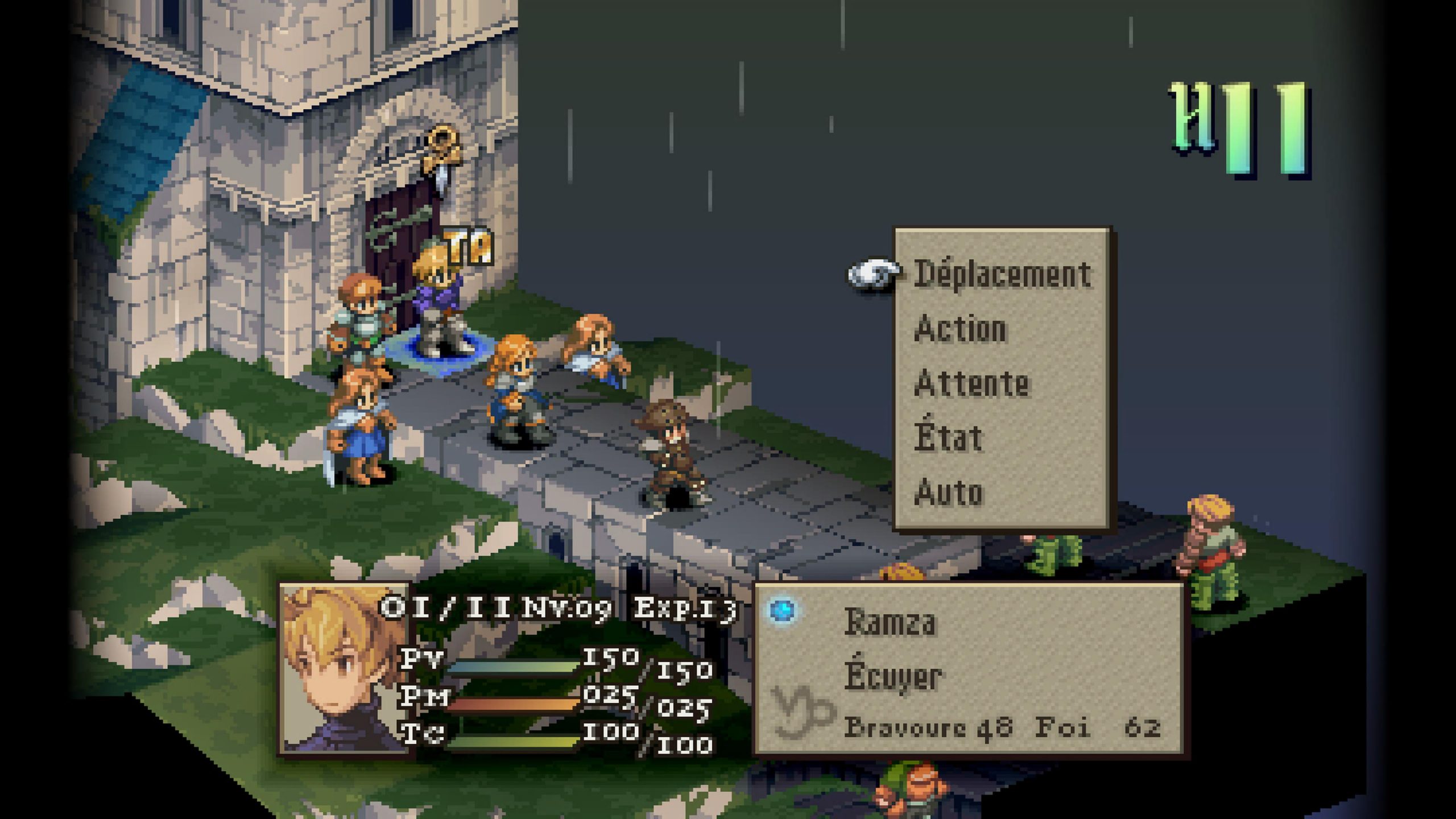Pick Attente to wait this turn
This screenshot has width=1456, height=819.
[971, 383]
